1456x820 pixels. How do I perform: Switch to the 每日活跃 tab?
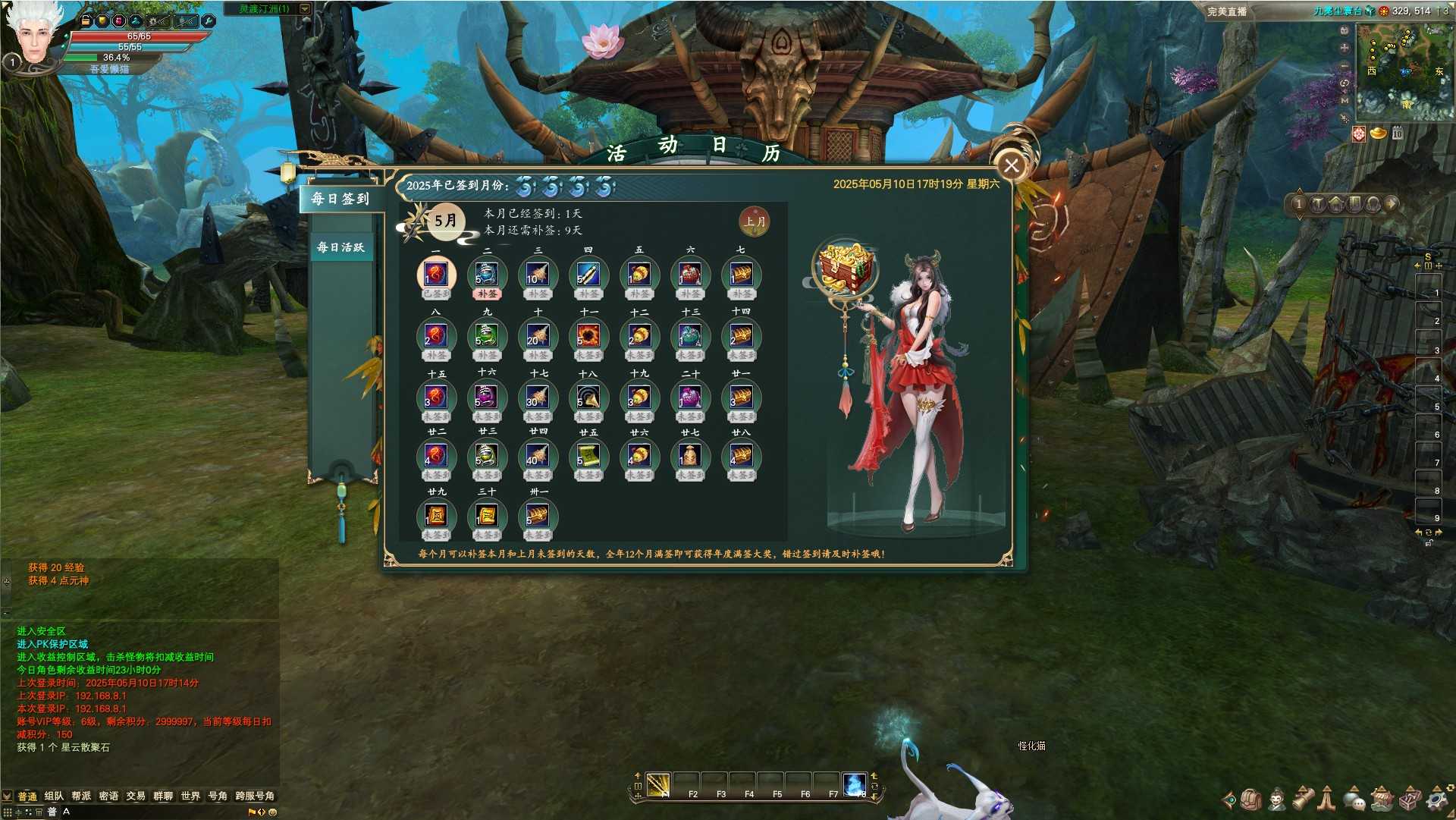pos(340,247)
